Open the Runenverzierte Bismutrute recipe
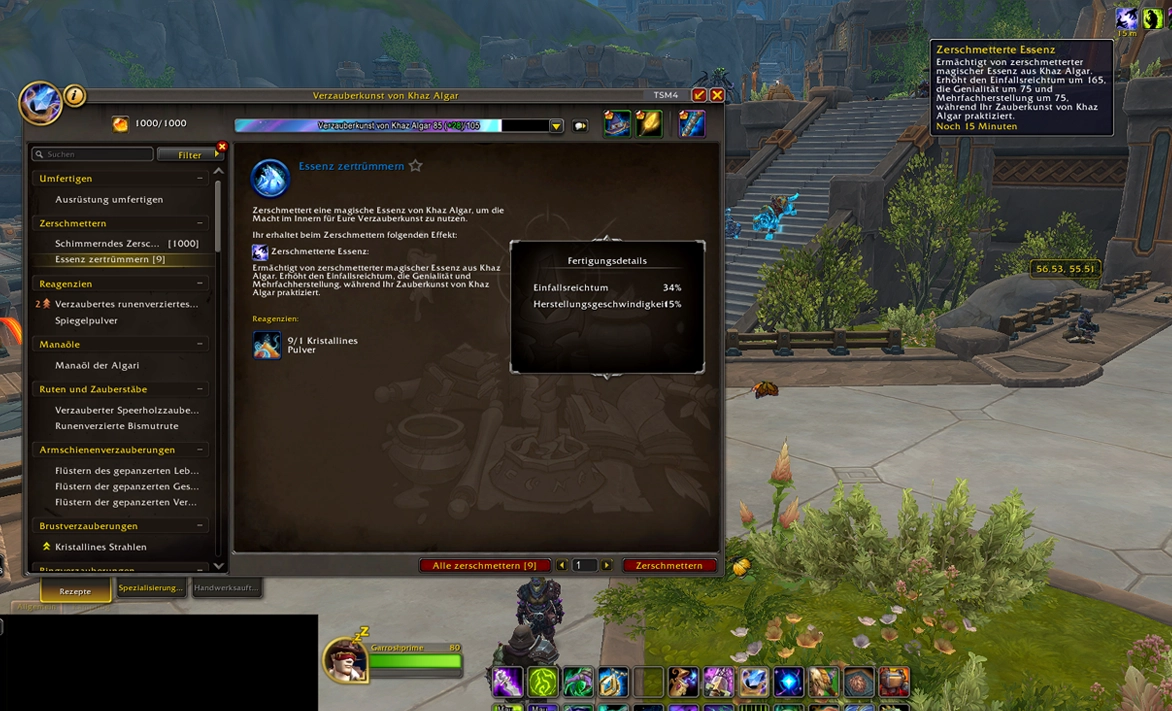1172x711 pixels. click(x=116, y=426)
